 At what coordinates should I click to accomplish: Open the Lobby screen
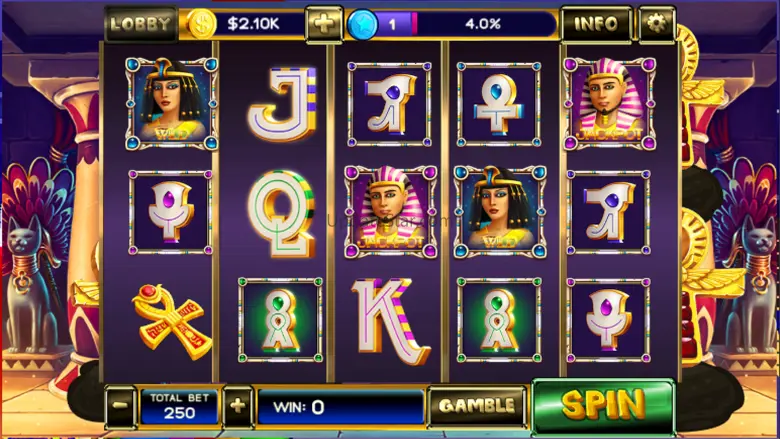tap(140, 23)
